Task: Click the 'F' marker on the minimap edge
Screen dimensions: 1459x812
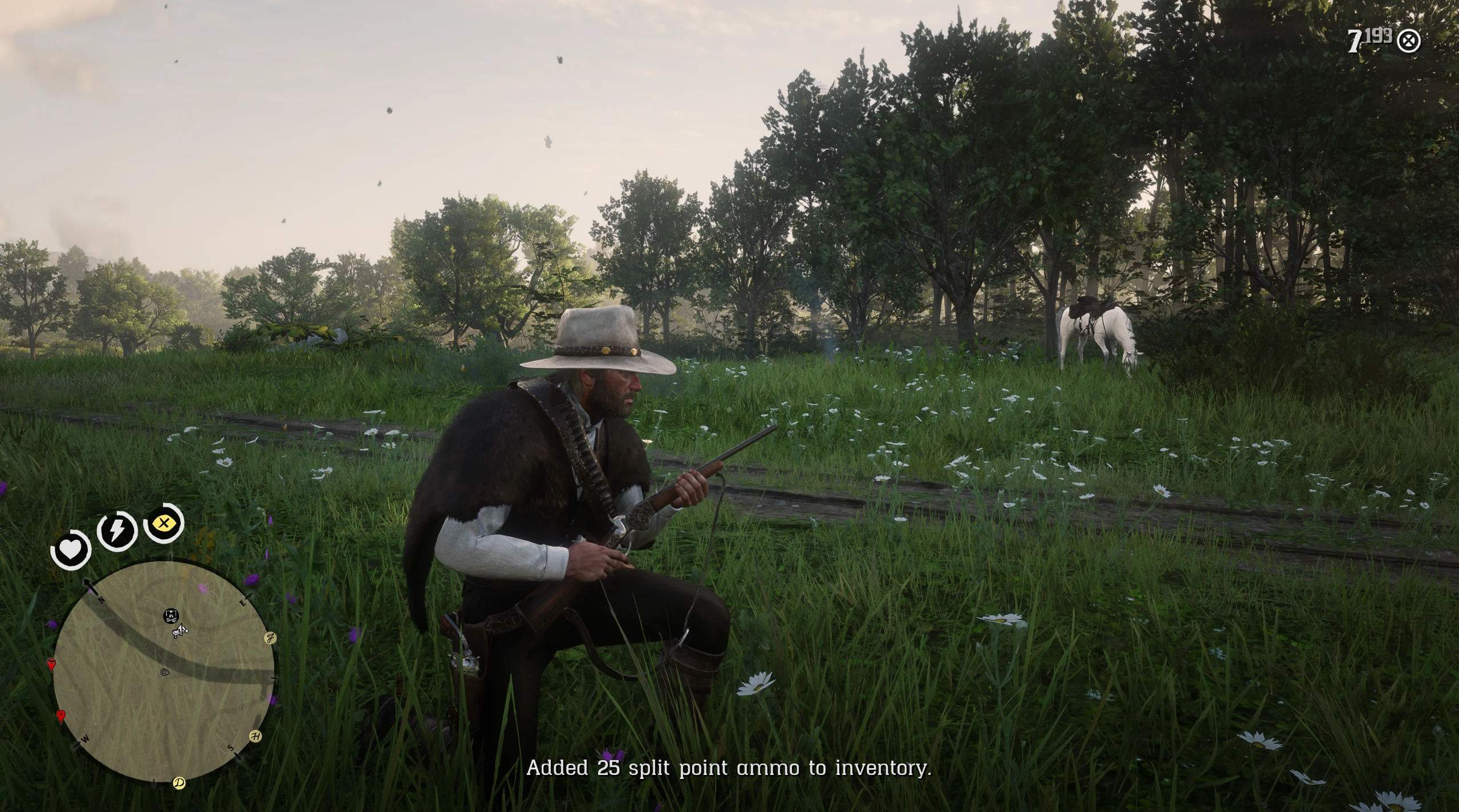Action: 270,639
